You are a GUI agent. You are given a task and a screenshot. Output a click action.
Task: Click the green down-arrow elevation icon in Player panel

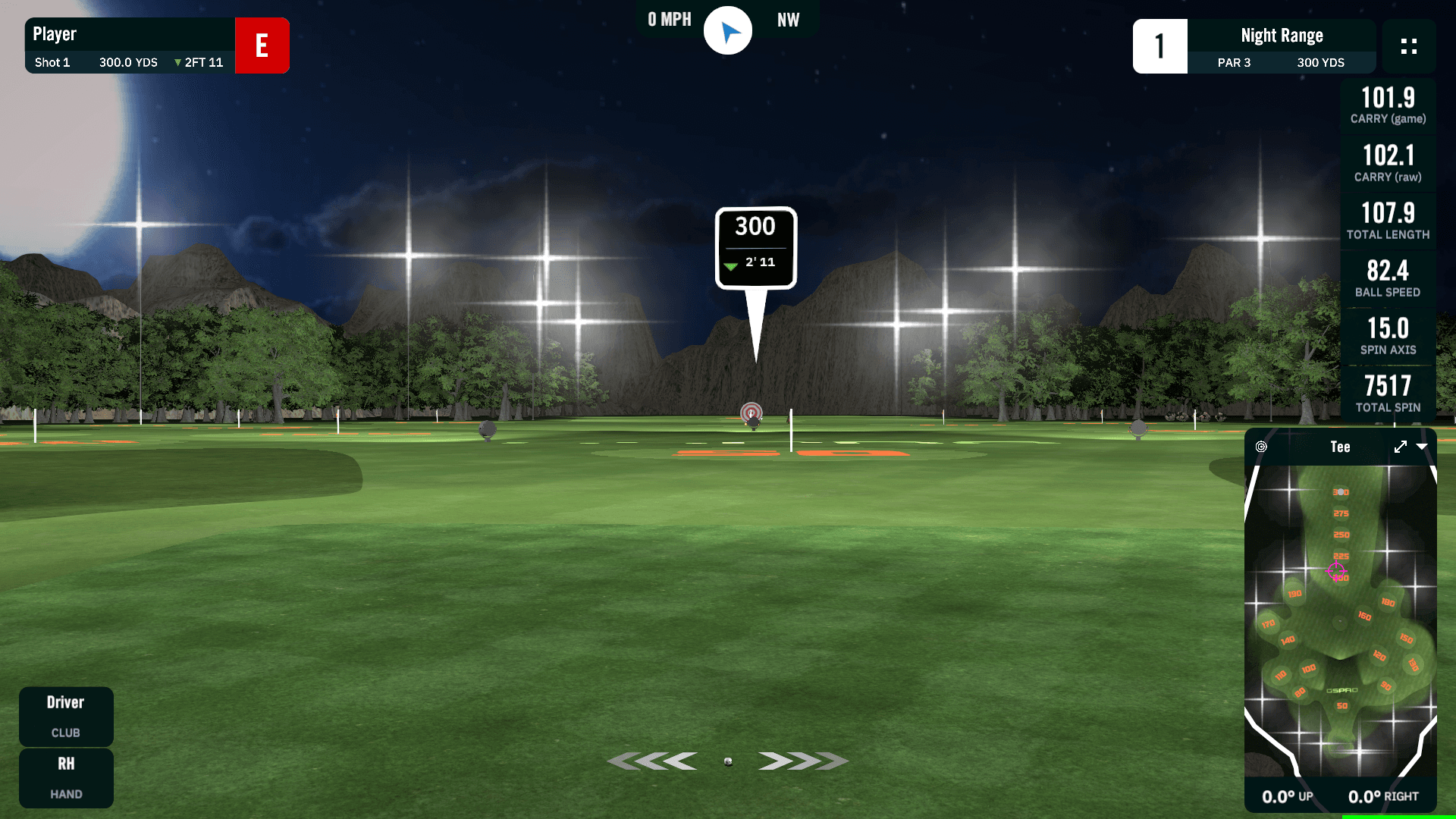coord(176,62)
